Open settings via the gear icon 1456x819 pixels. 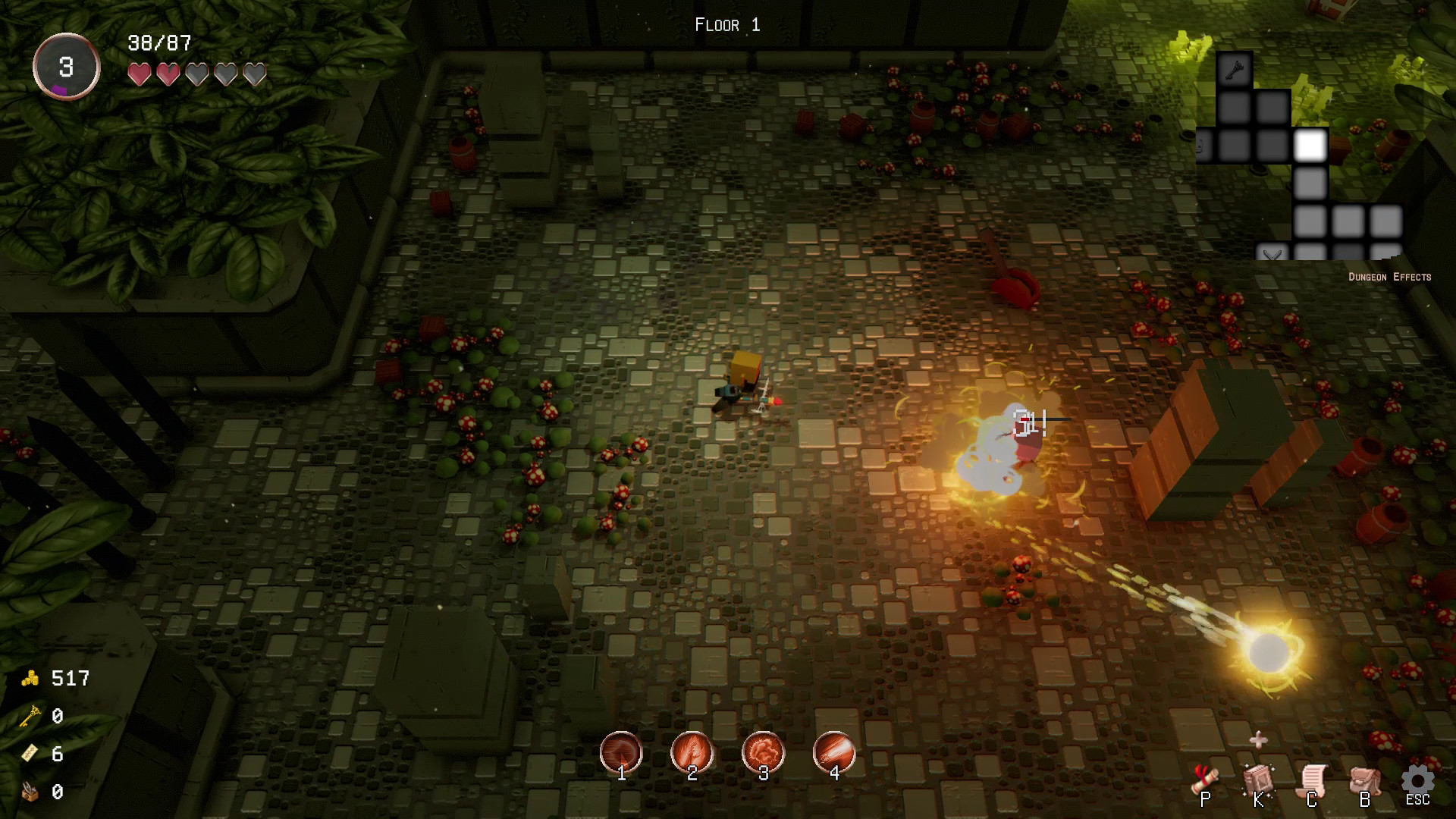1417,781
